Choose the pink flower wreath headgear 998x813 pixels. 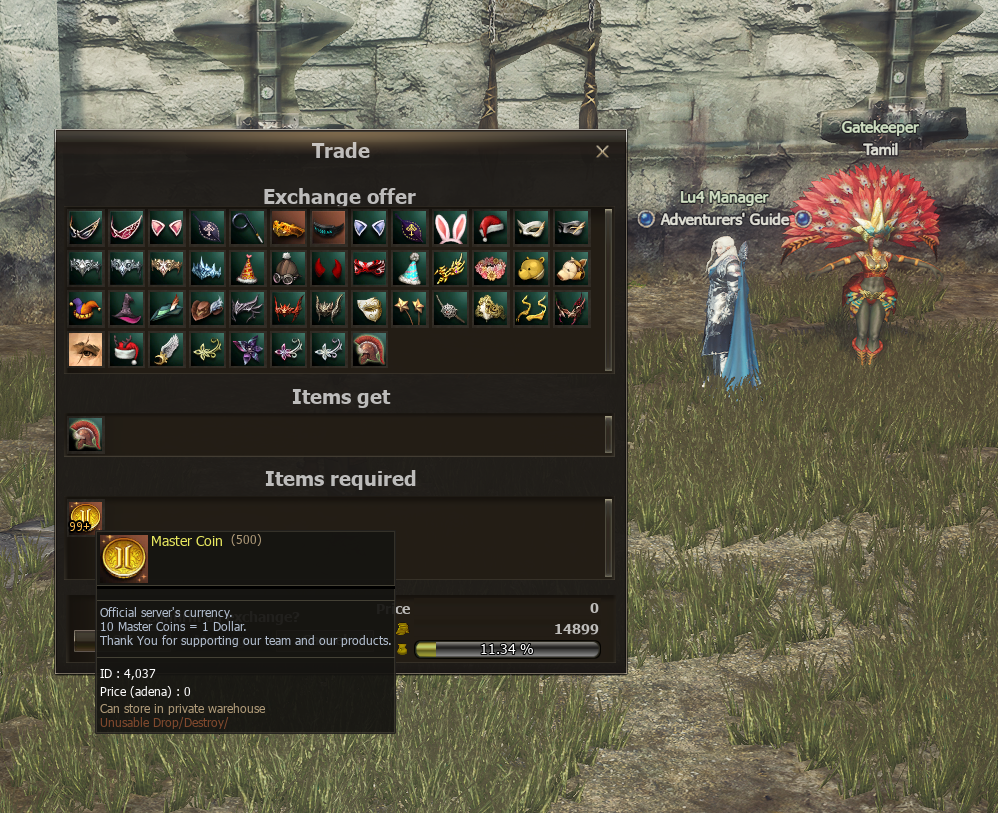(x=491, y=269)
